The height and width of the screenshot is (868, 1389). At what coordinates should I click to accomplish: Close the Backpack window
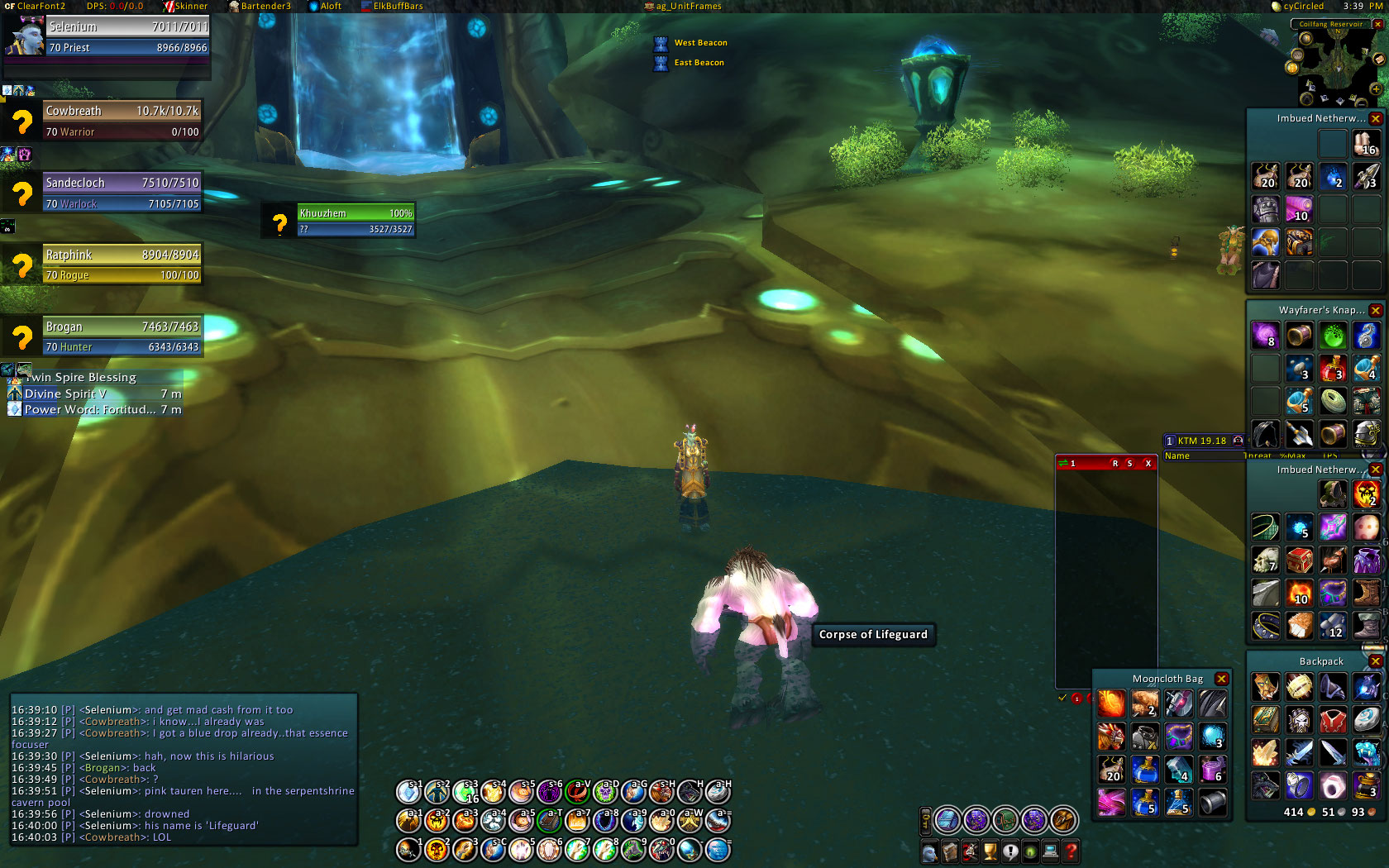coord(1376,661)
